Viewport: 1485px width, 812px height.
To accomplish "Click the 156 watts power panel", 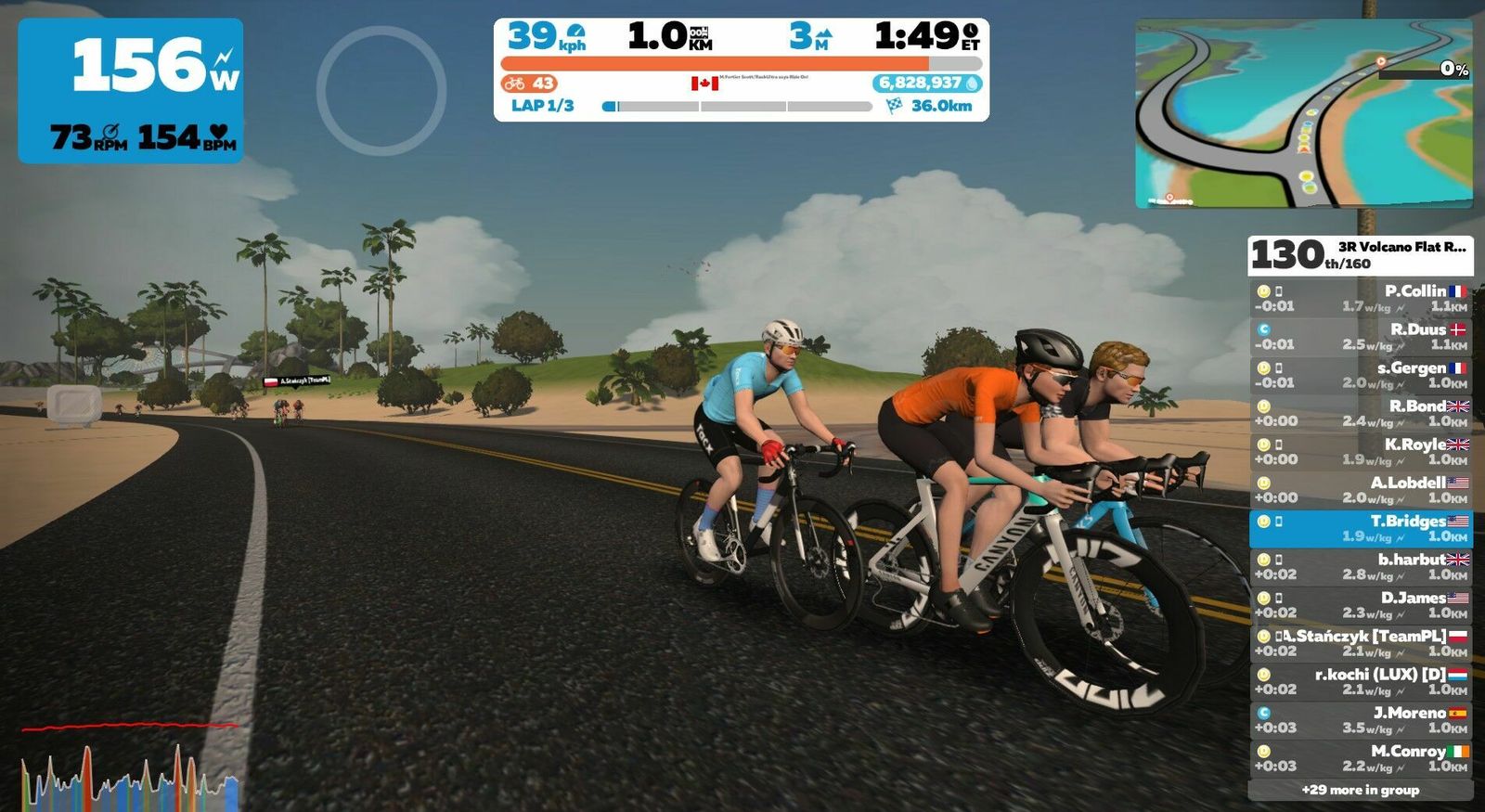I will [131, 90].
